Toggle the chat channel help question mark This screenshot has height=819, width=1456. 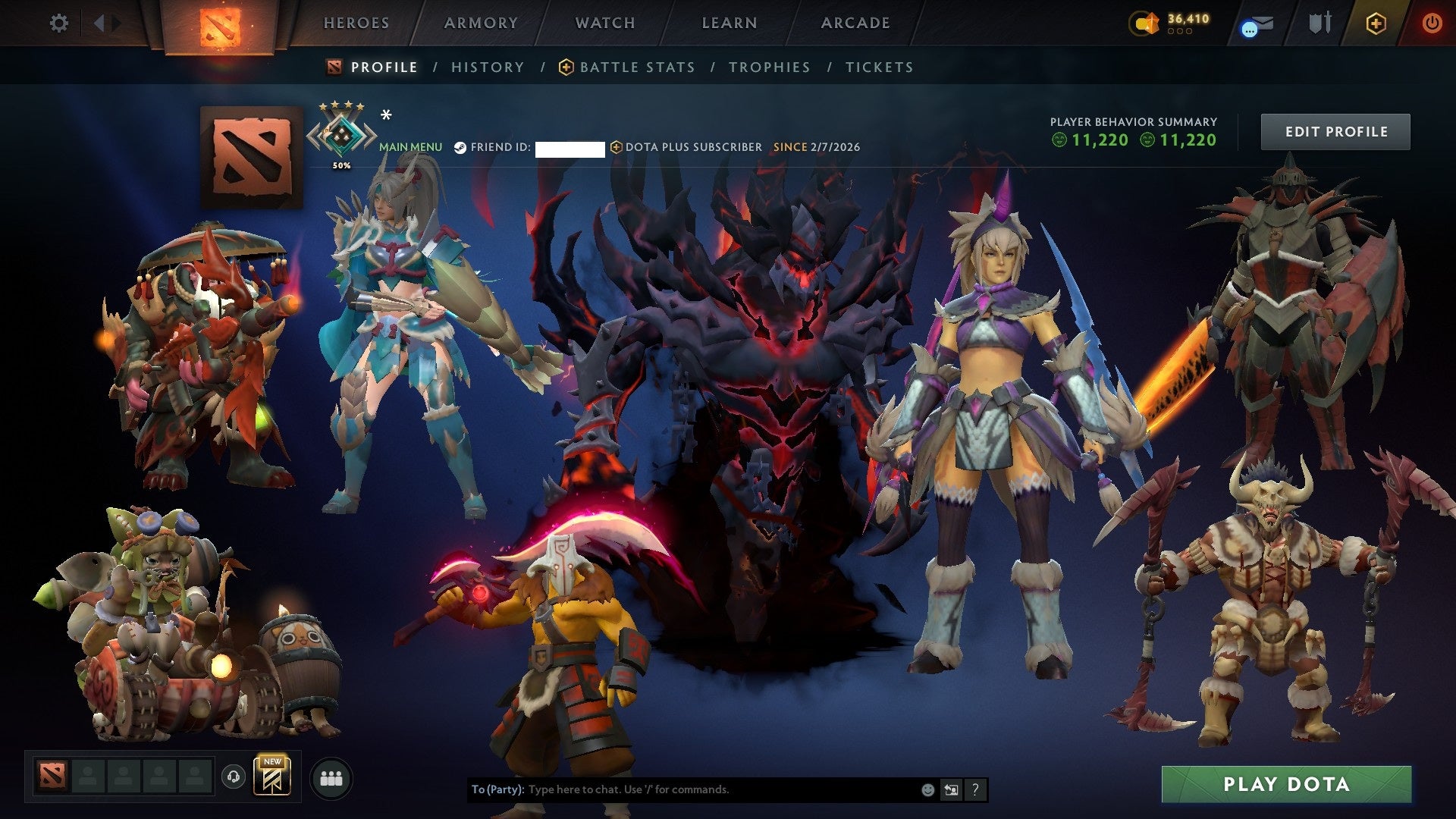pos(974,789)
